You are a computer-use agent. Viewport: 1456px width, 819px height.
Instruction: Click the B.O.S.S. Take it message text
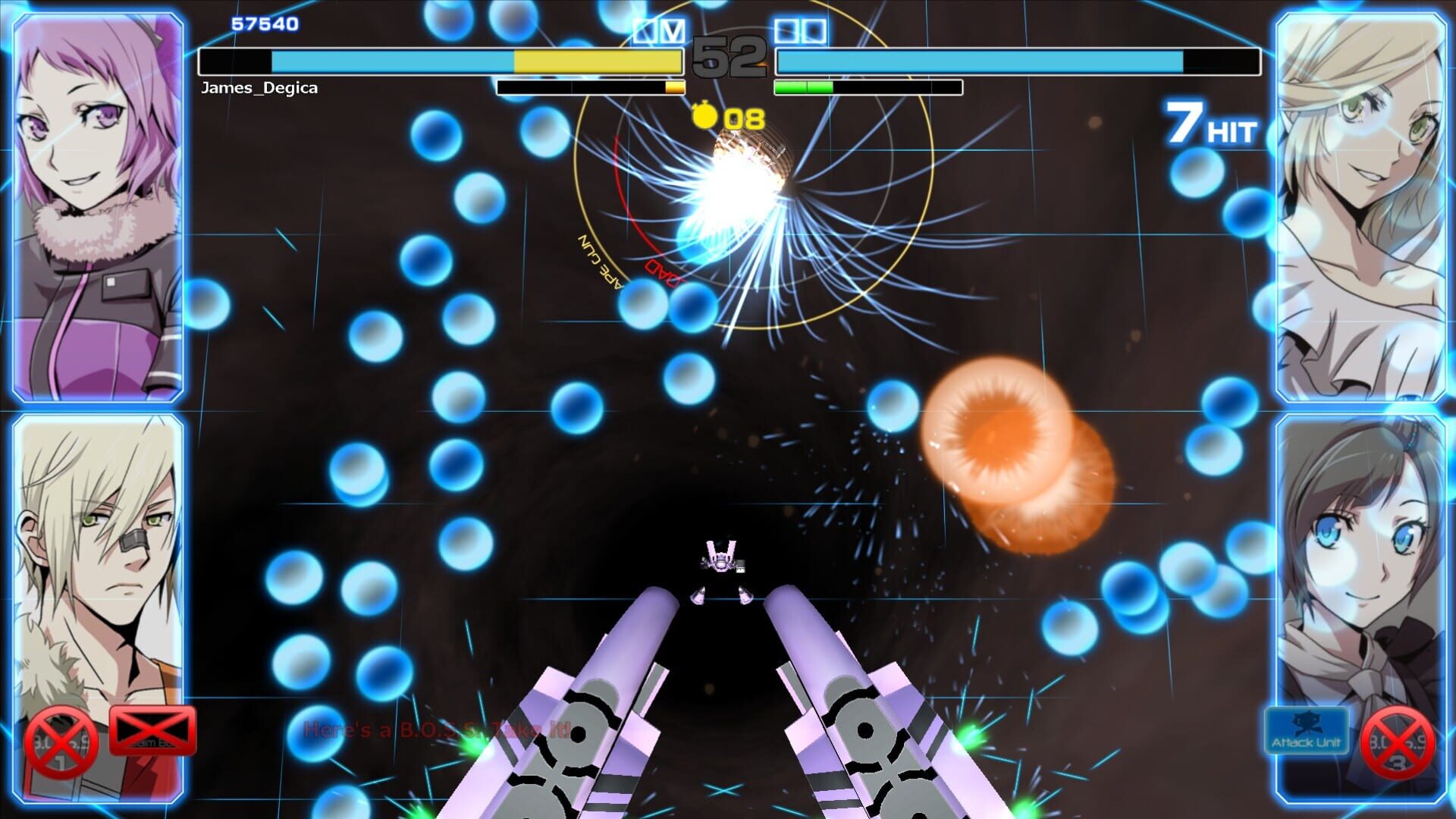436,730
